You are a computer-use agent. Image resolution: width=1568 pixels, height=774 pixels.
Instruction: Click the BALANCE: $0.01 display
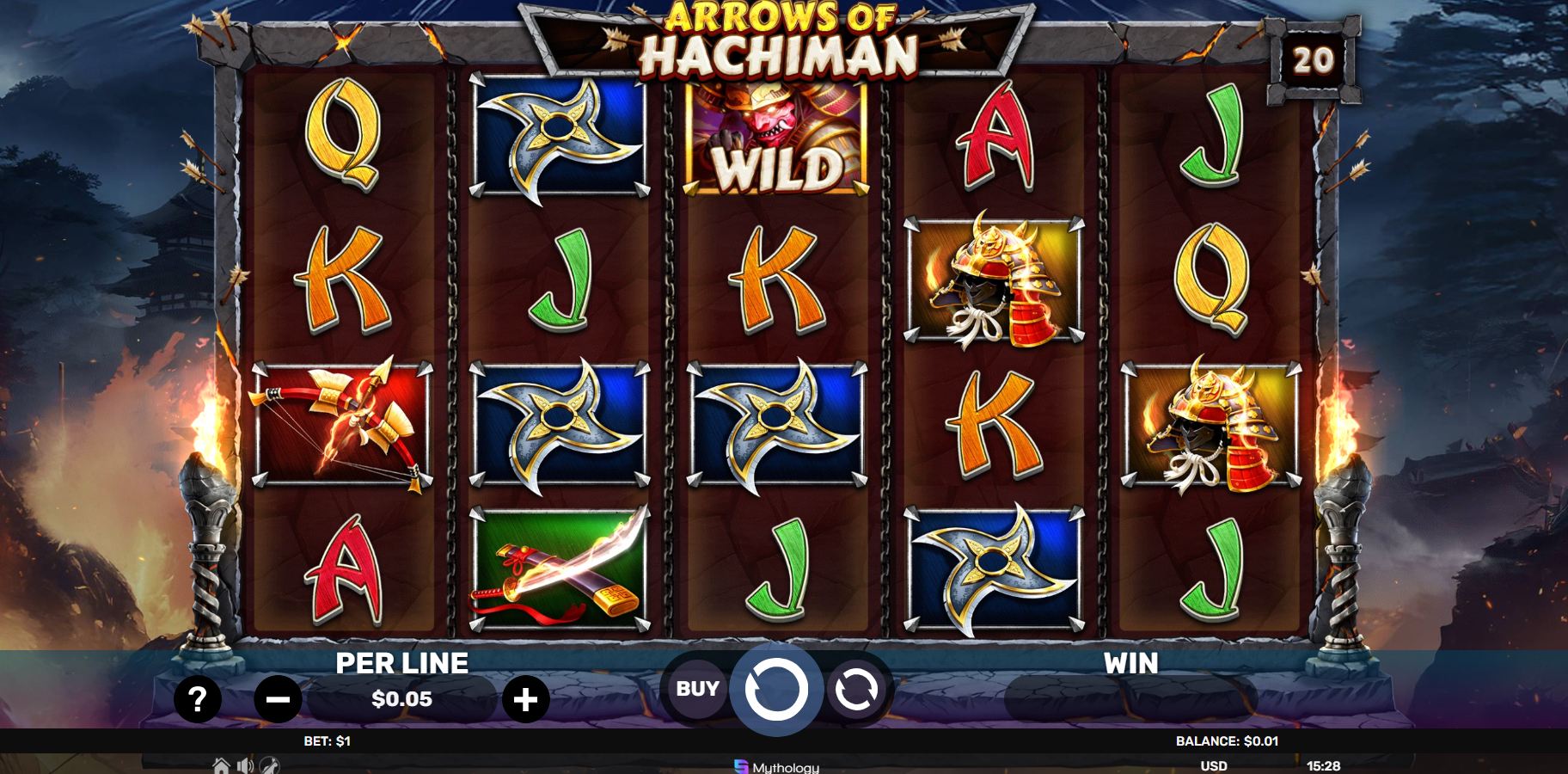1228,740
